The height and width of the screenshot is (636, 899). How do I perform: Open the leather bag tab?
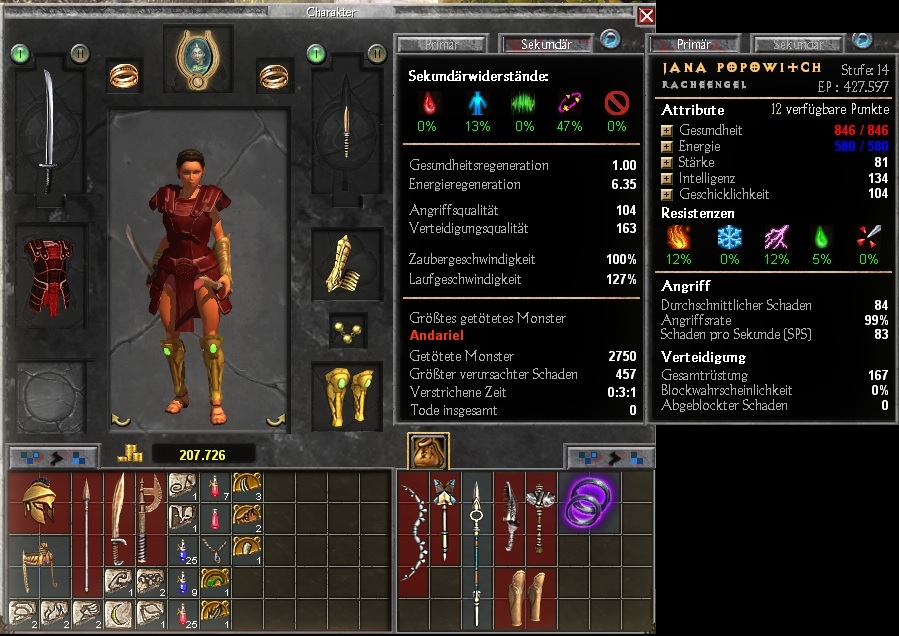coord(428,452)
